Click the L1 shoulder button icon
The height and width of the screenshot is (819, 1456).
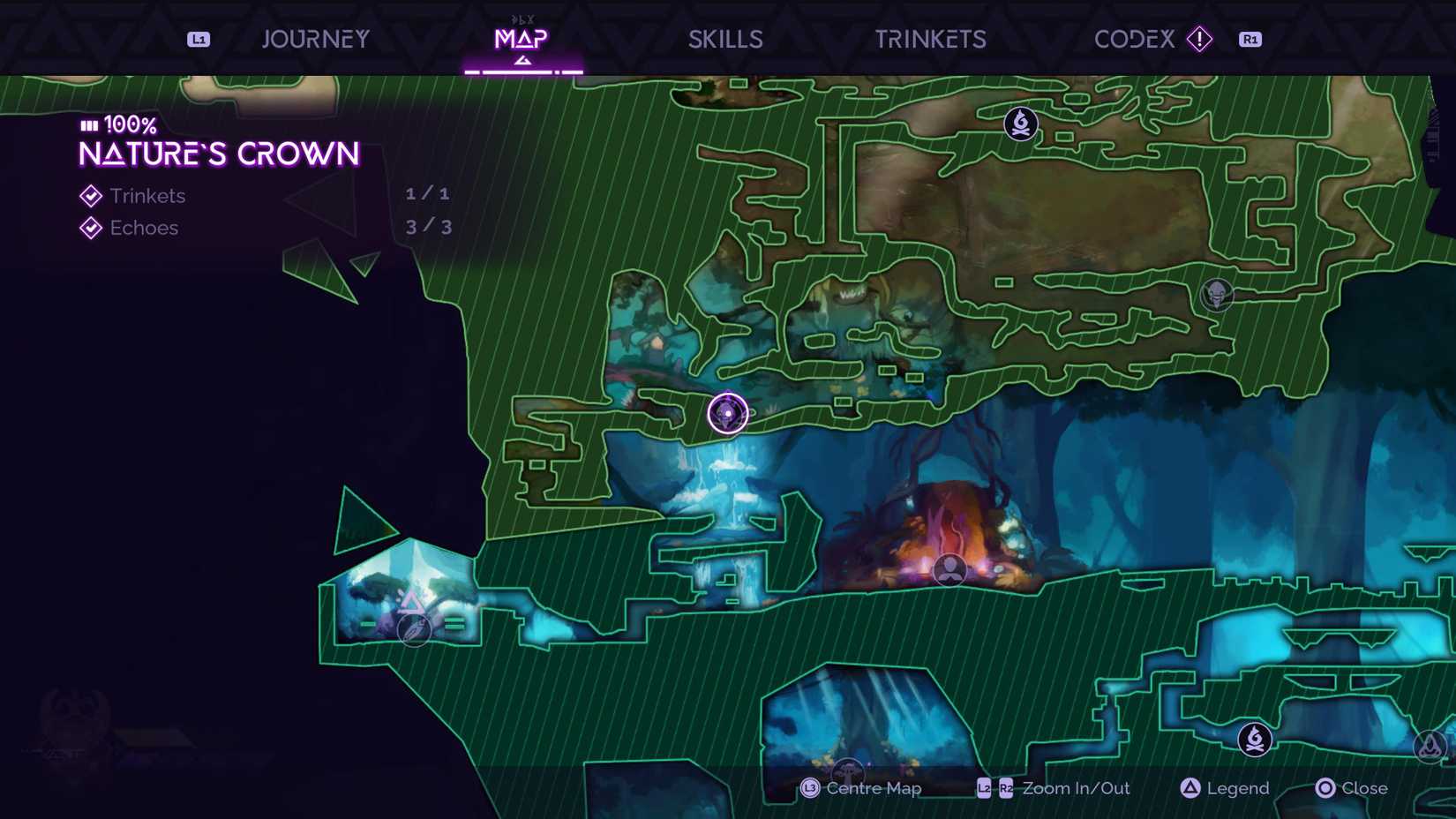[x=198, y=39]
